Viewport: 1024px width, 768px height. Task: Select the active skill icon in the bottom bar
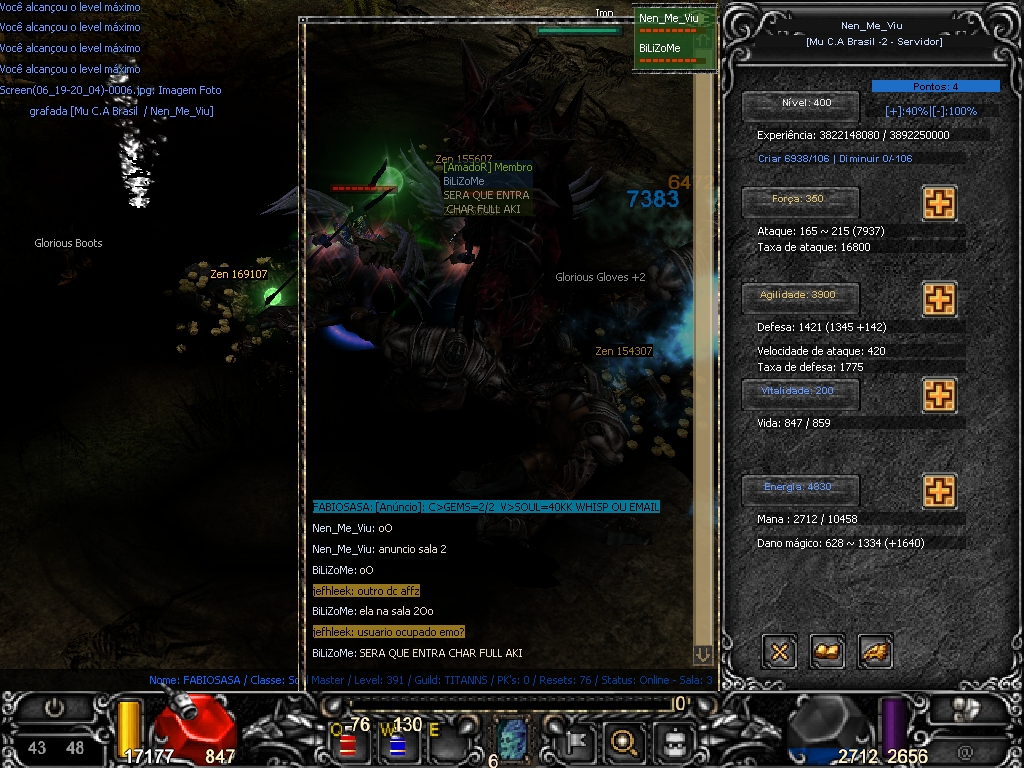click(513, 742)
